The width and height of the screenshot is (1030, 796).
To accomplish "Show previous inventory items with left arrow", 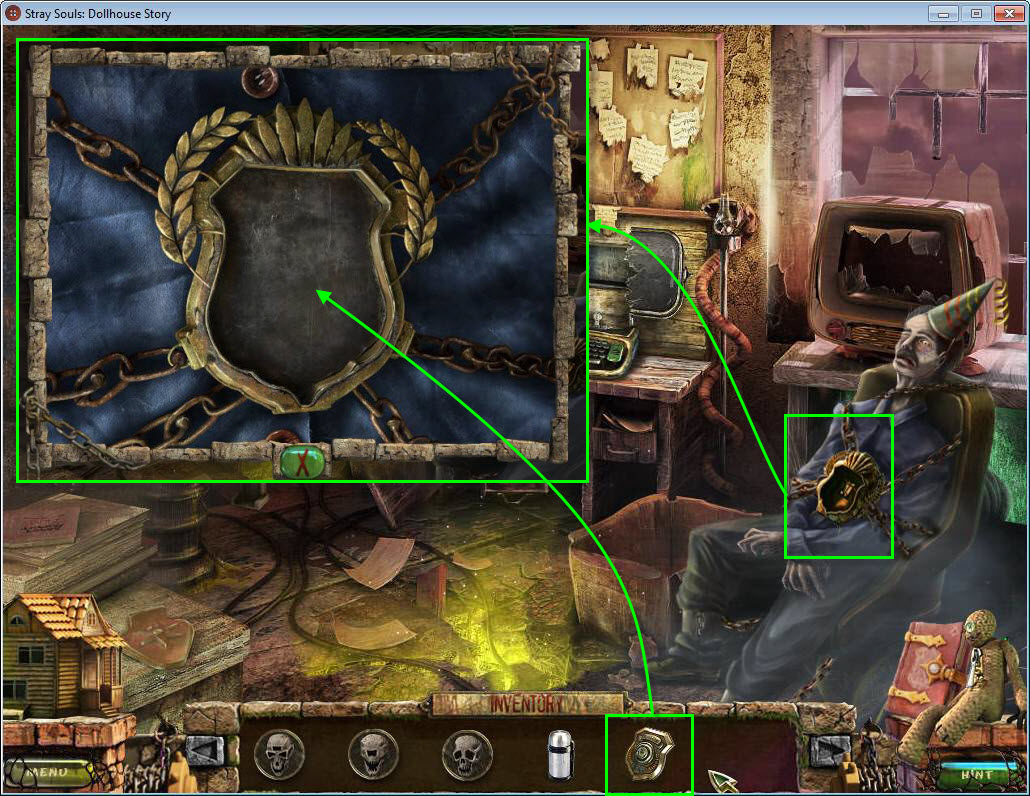I will coord(205,750).
